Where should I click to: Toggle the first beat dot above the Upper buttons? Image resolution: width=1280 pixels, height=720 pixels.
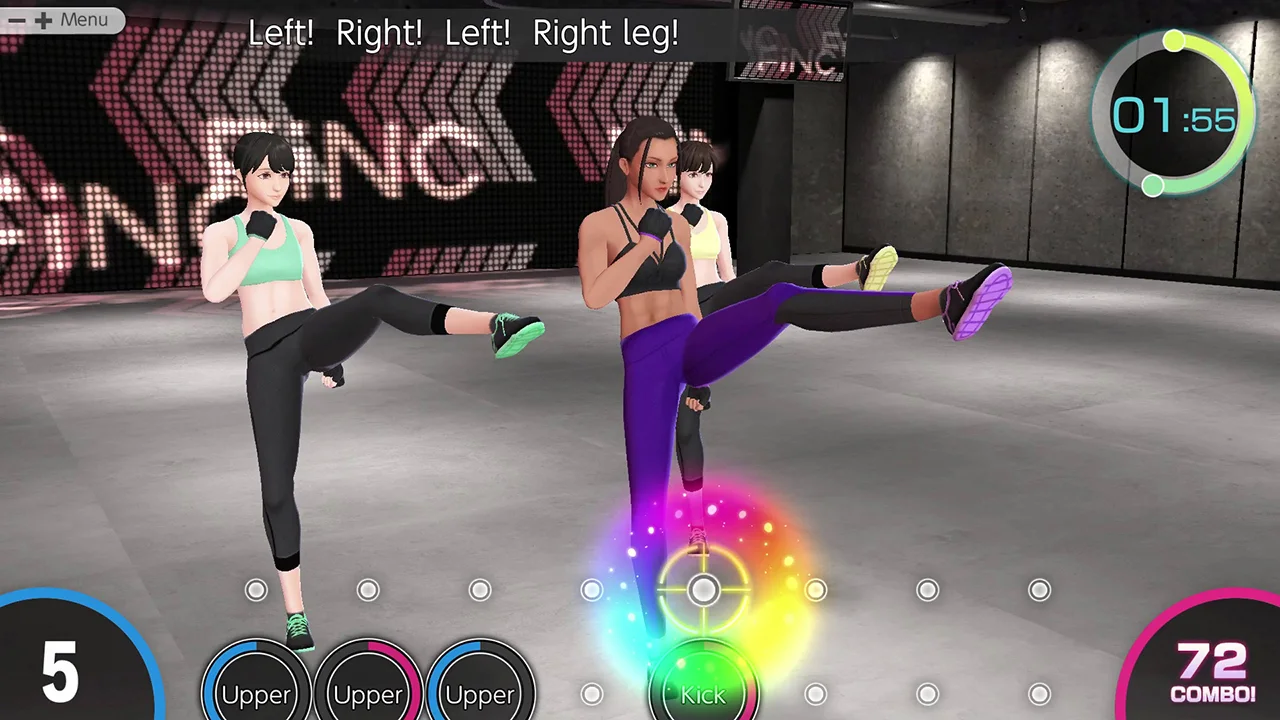point(256,590)
